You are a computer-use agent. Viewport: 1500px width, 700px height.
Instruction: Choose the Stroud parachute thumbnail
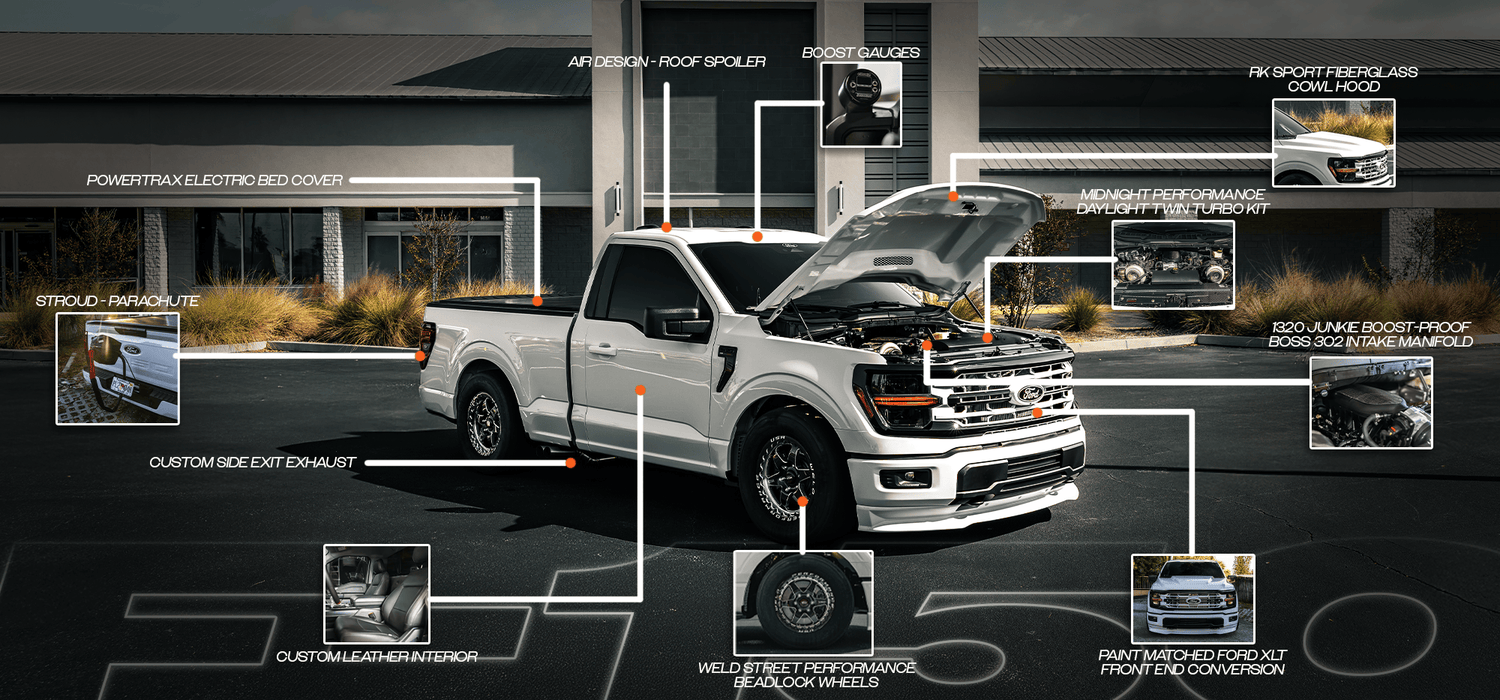pos(118,368)
